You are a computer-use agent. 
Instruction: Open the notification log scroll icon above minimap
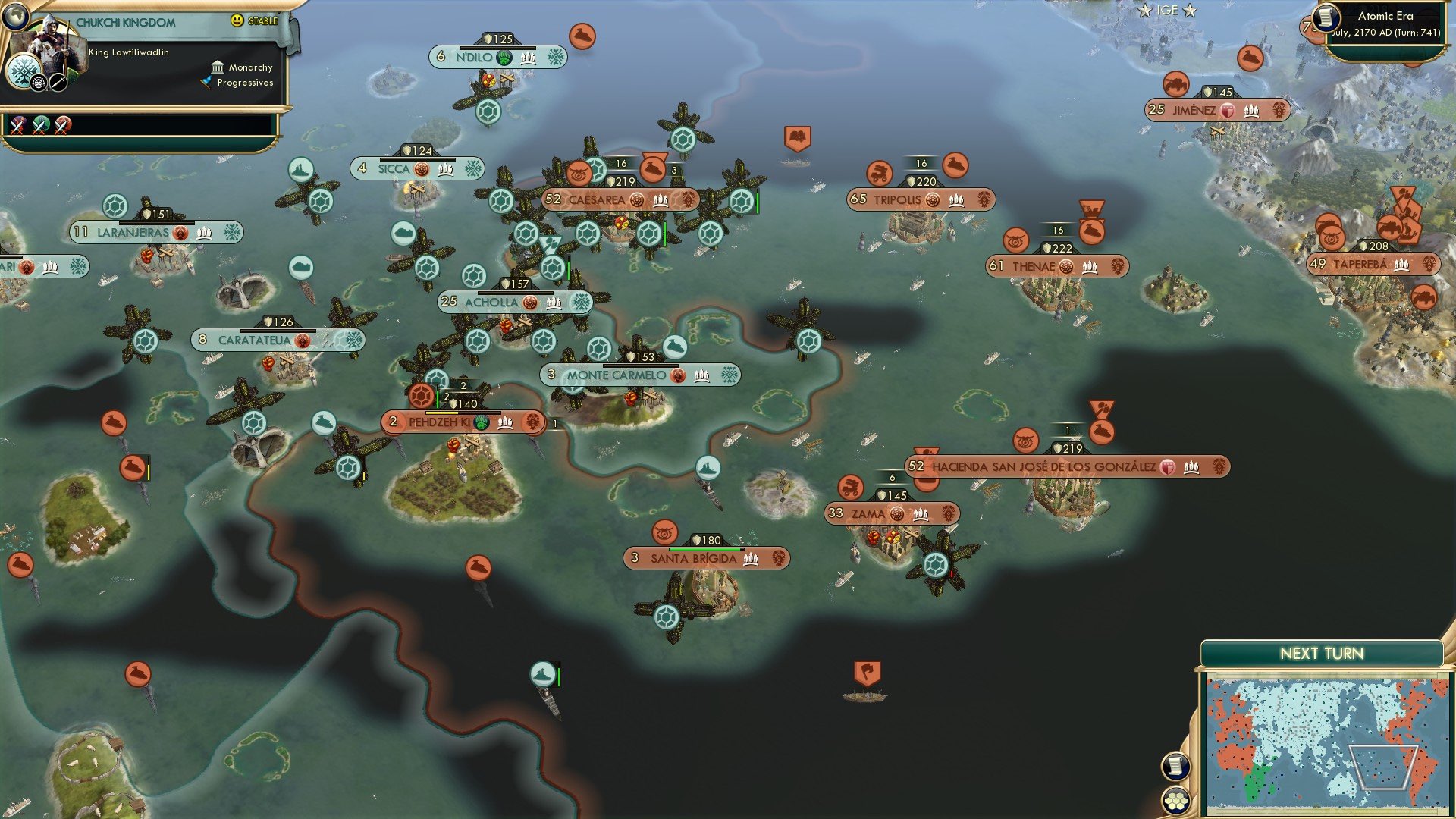pos(1175,767)
